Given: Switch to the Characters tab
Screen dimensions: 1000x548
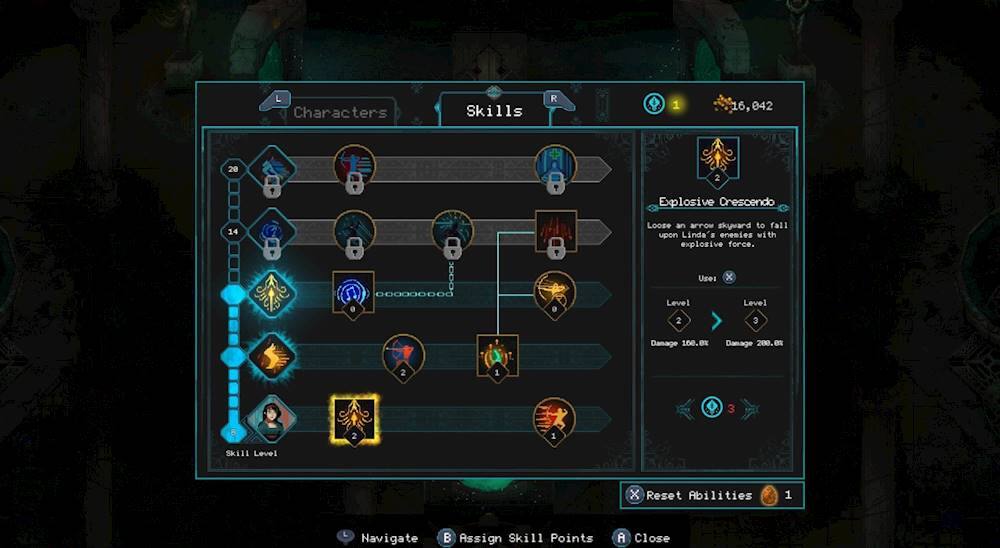Looking at the screenshot, I should [x=339, y=112].
